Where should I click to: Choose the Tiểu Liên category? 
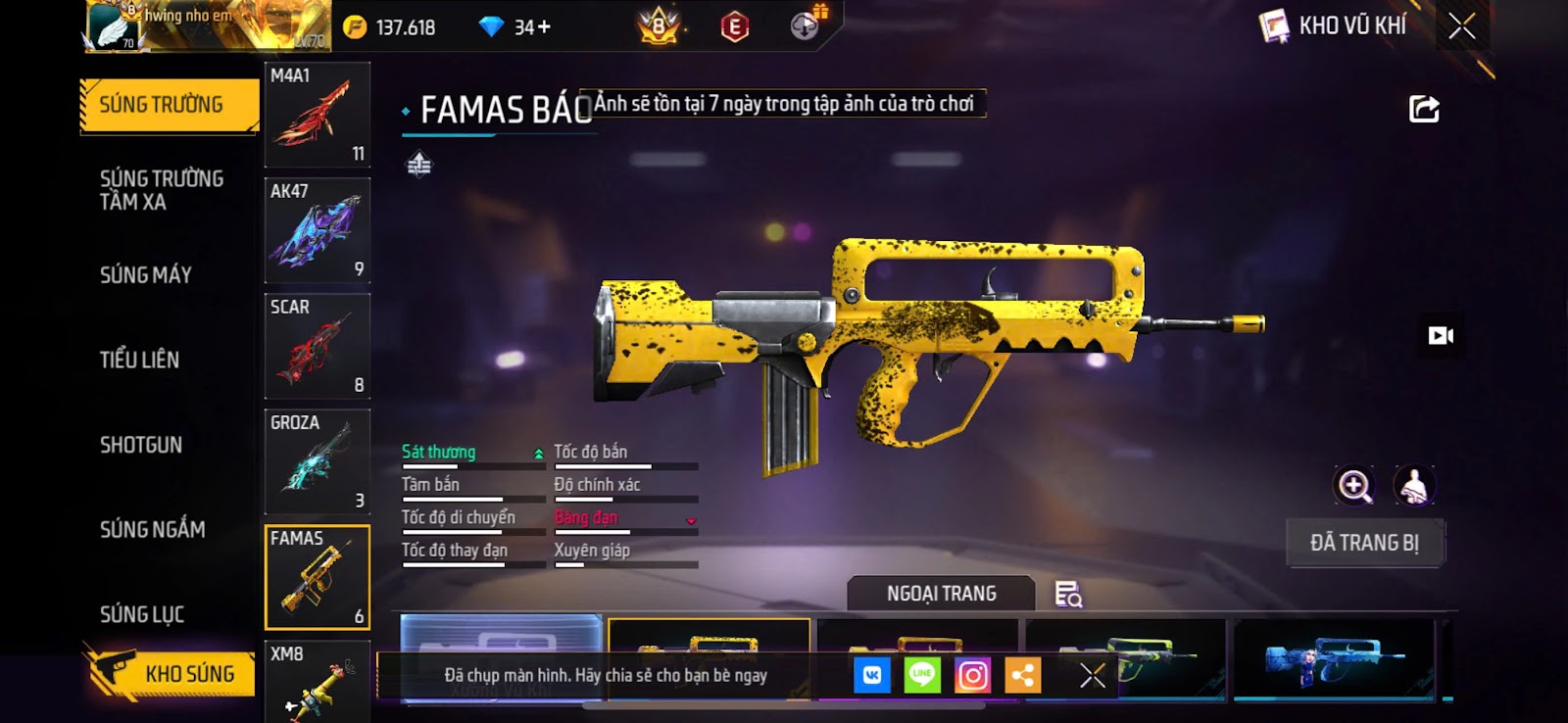click(140, 360)
